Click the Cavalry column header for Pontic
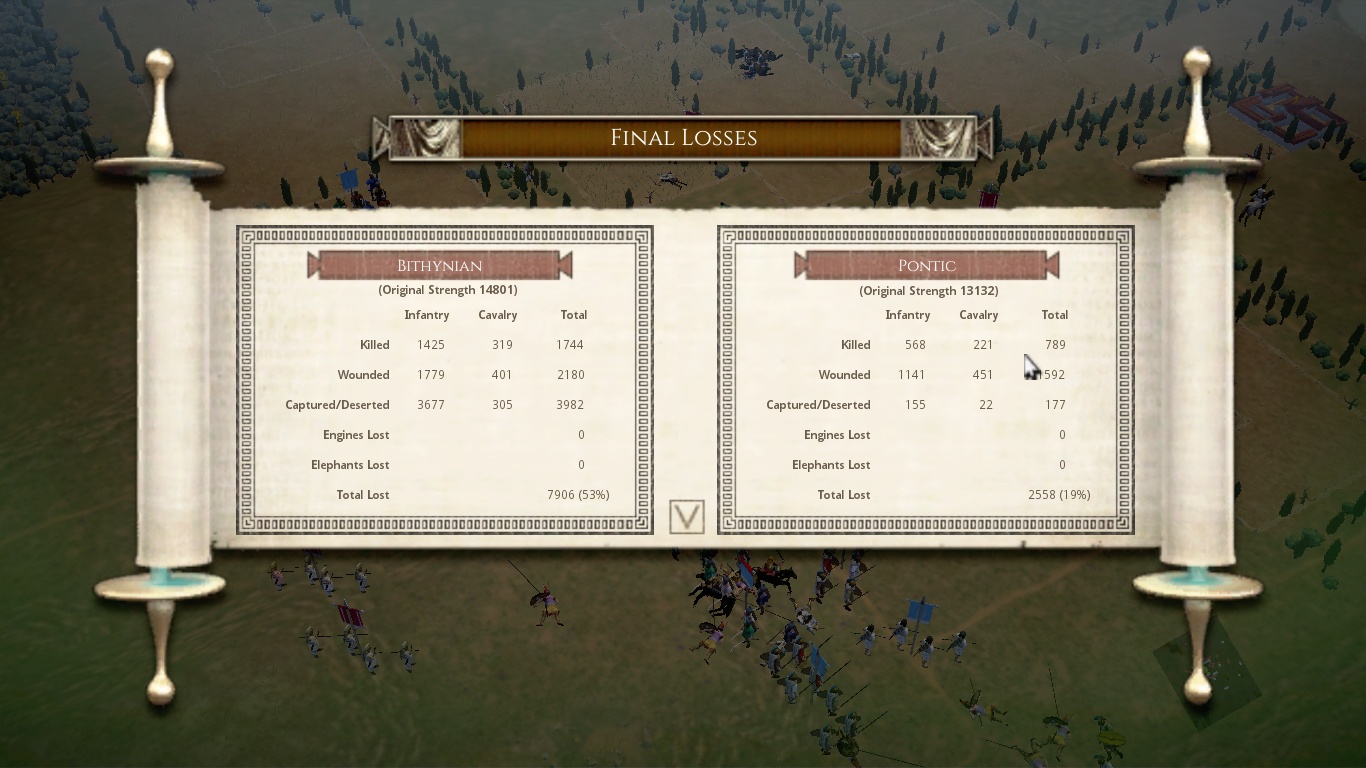 coord(978,314)
